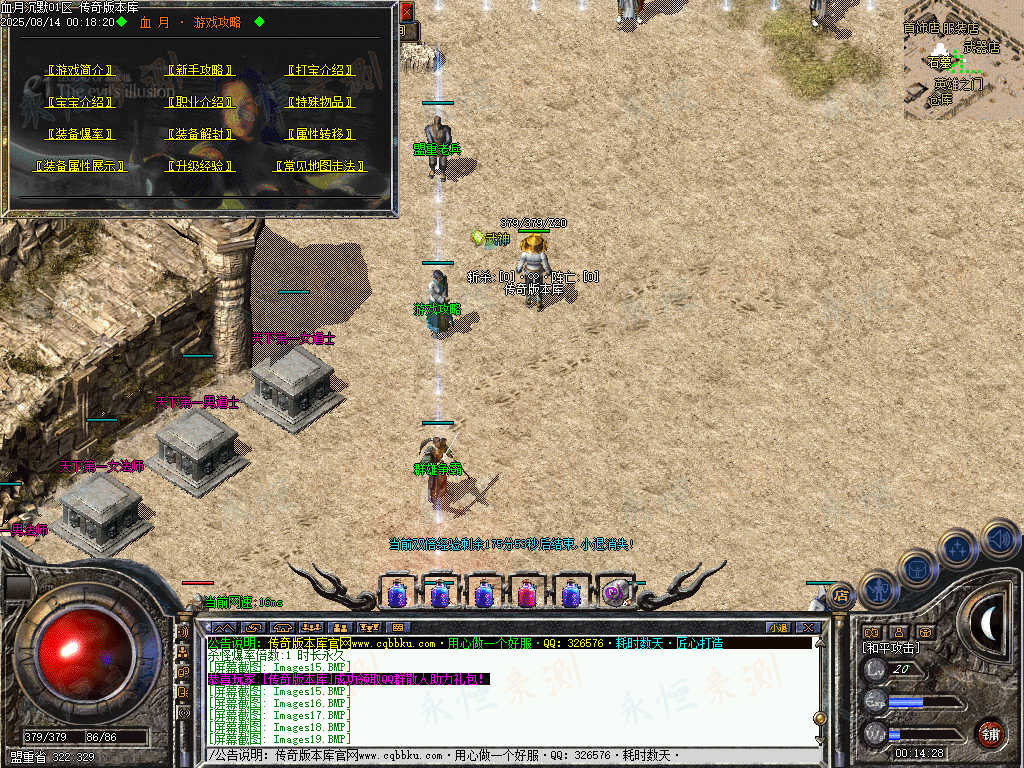
Task: Open the 游戏简介 guide entry
Action: [x=82, y=71]
